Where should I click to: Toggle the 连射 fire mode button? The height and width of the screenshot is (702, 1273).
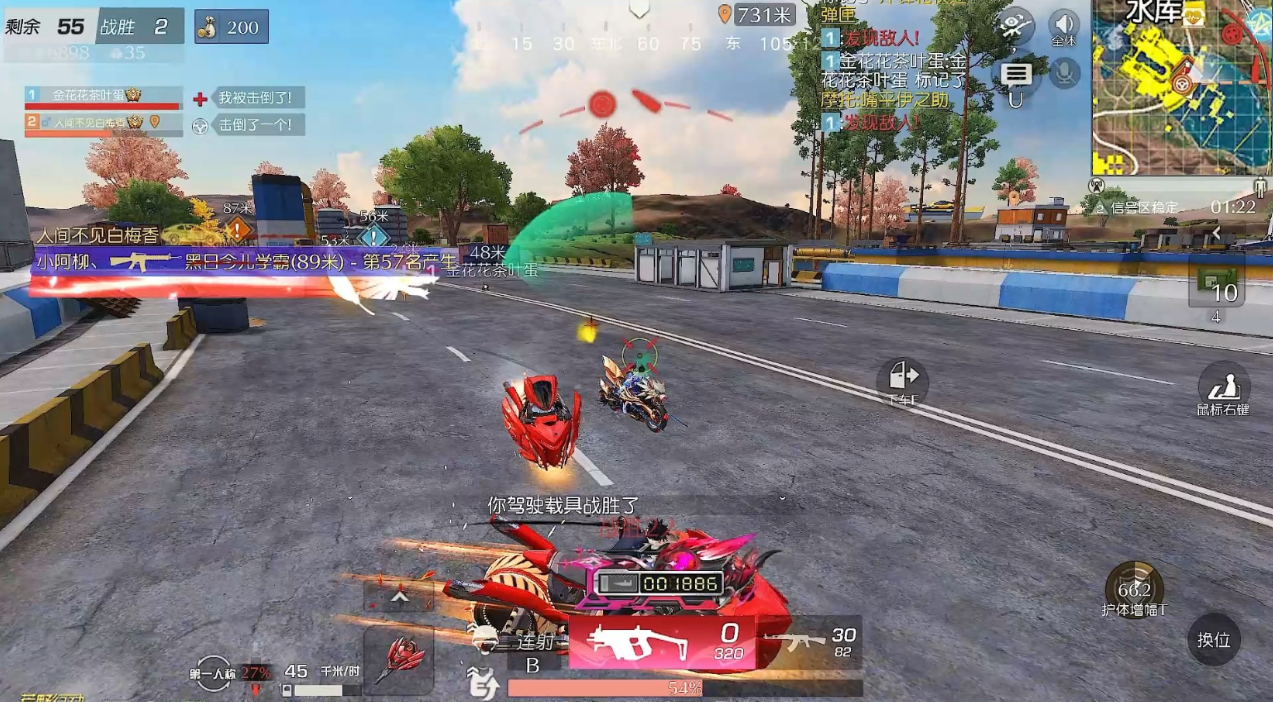[x=533, y=650]
